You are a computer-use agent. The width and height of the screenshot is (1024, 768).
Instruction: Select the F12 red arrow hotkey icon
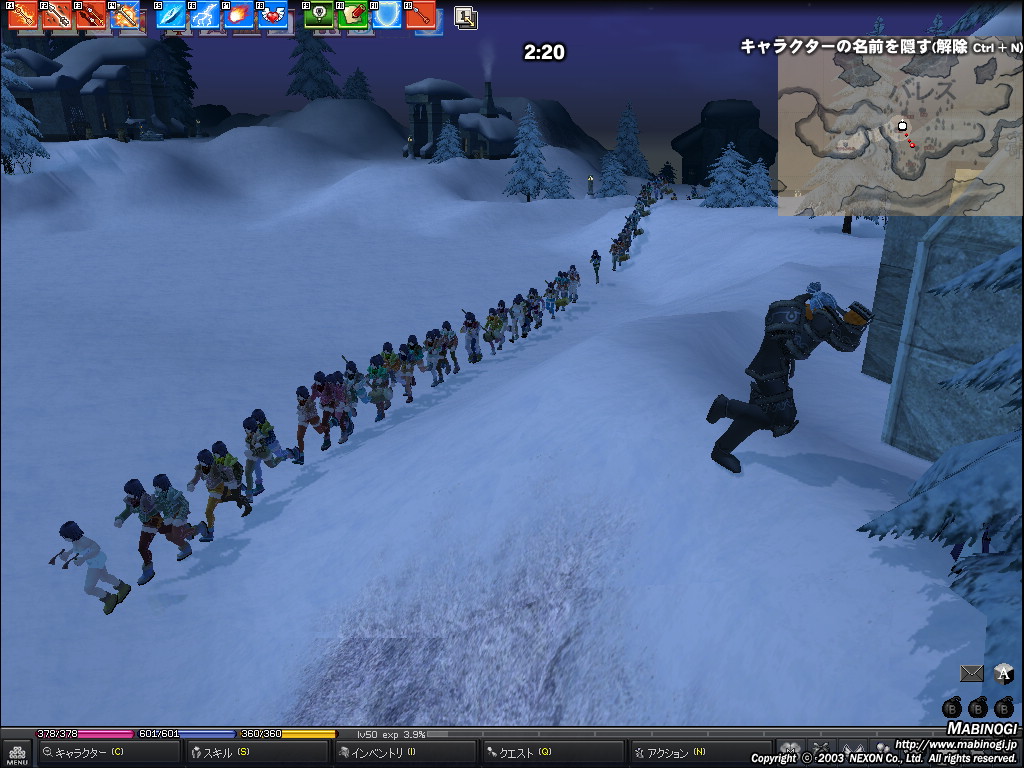tap(421, 15)
